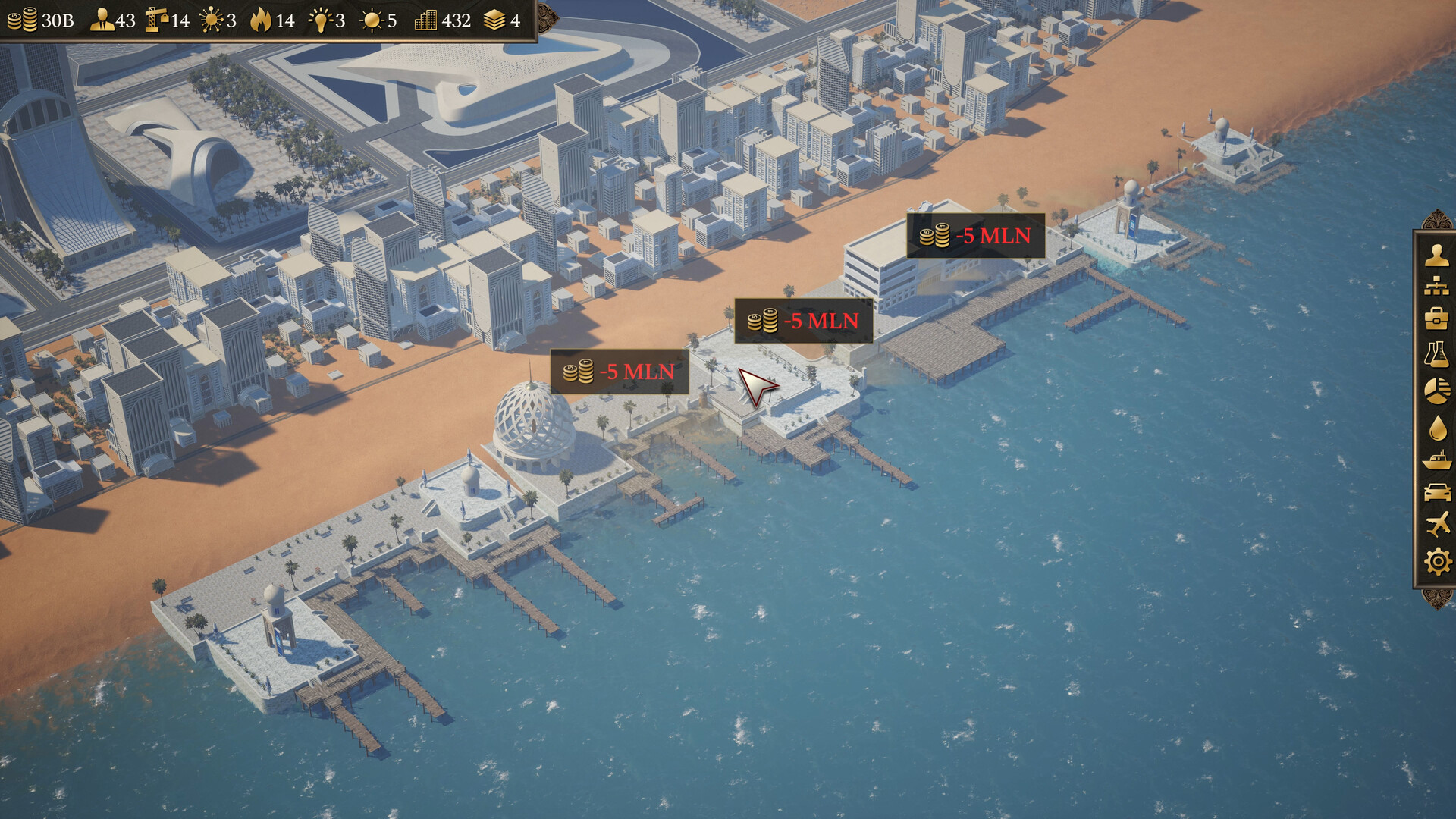Click the leftmost -5 MLN cost label

tap(618, 372)
